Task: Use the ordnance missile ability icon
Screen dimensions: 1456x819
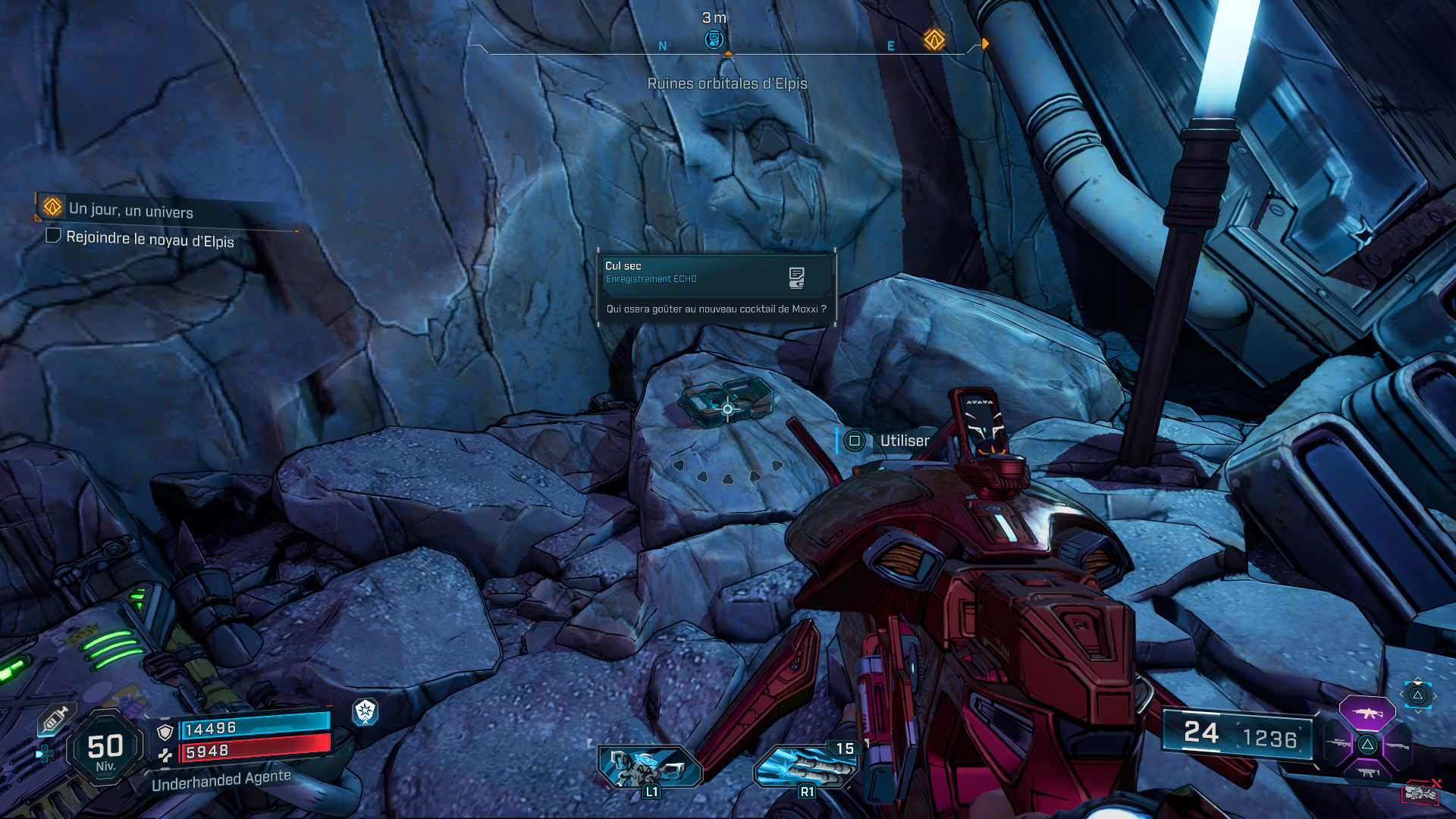Action: [805, 767]
